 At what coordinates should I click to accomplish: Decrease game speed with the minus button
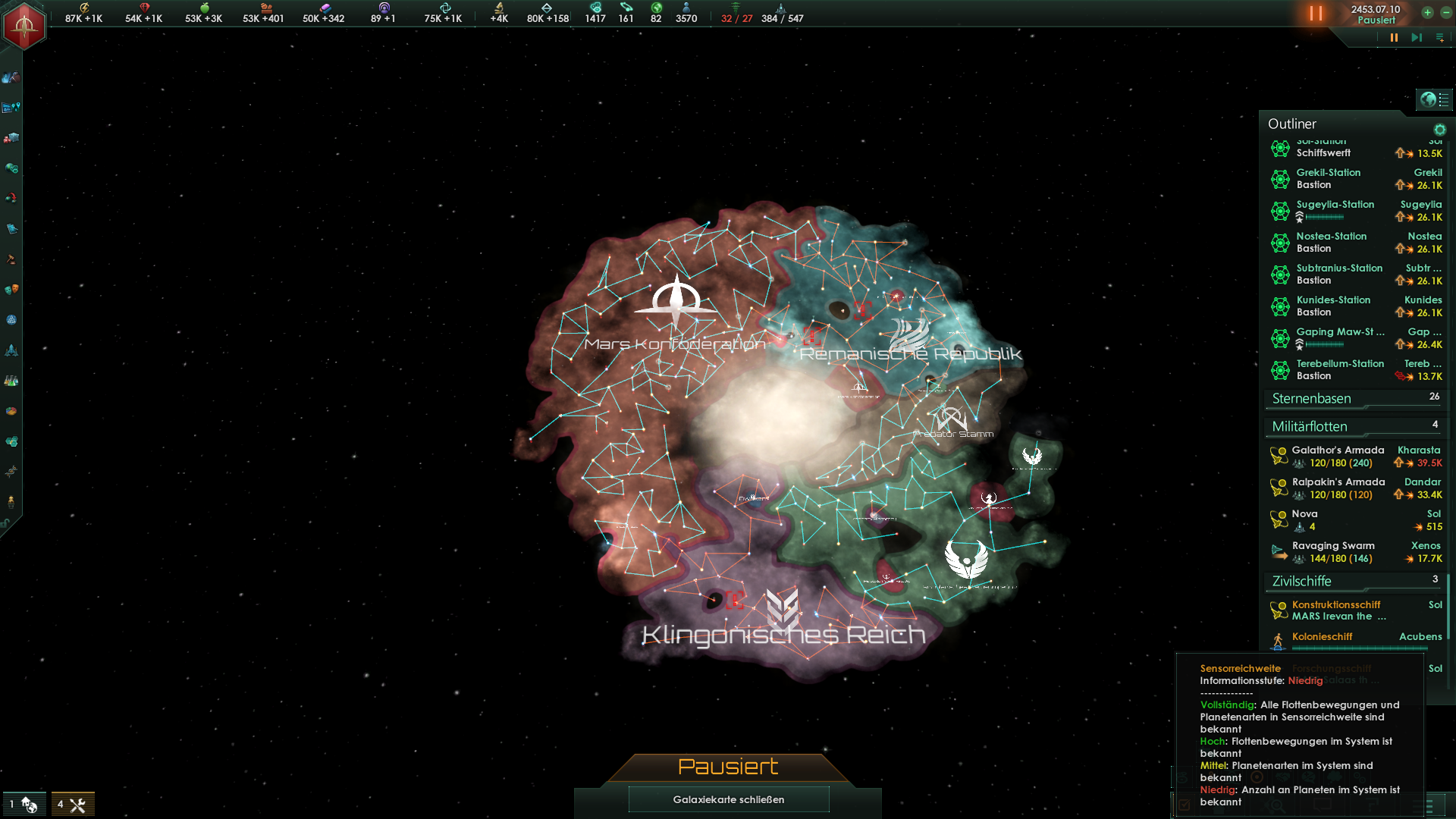(x=1445, y=13)
